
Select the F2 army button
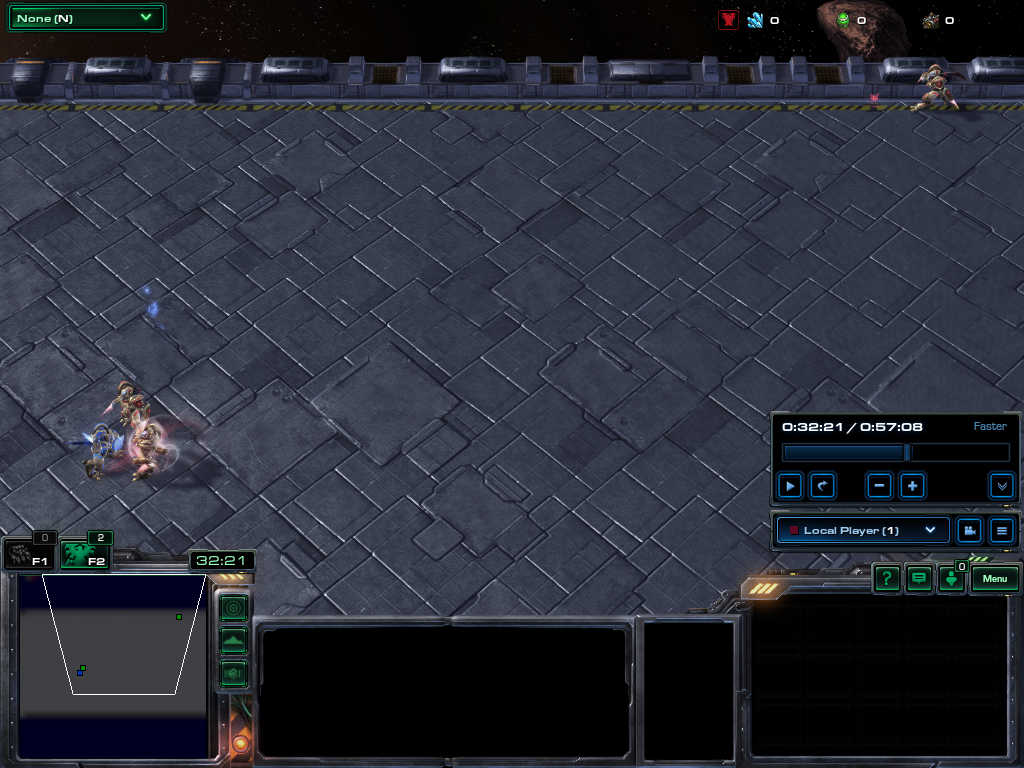click(84, 555)
